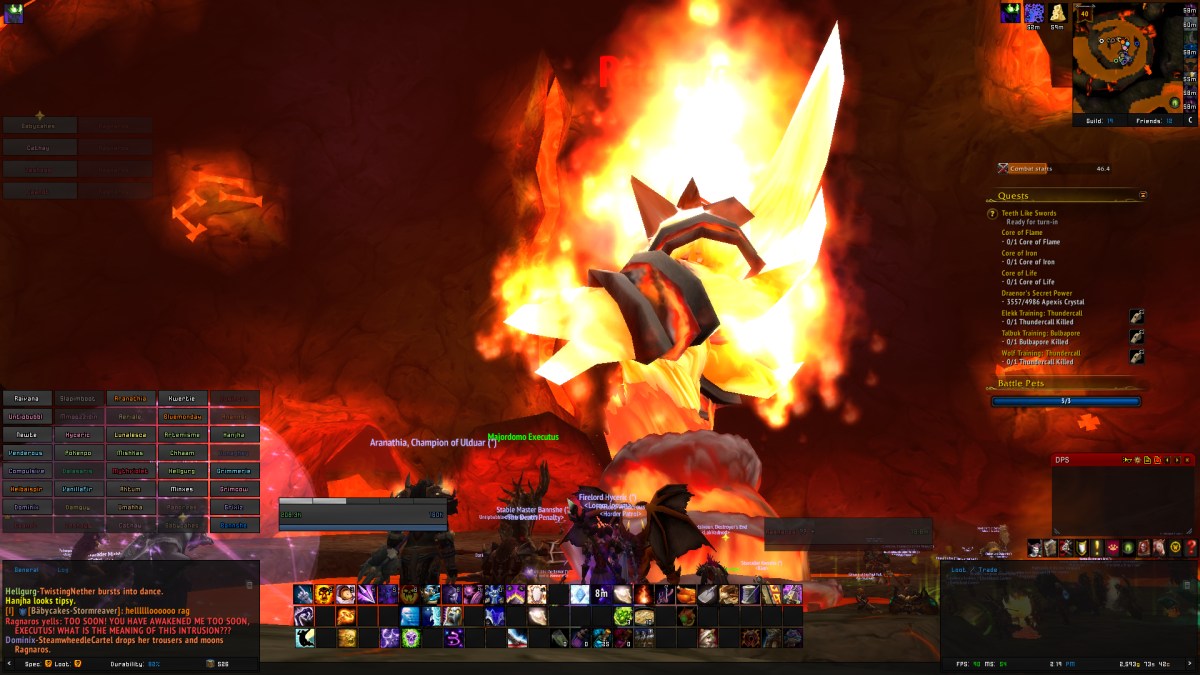Use the Talbuk Training: Bulbapore whistle item

point(1136,337)
